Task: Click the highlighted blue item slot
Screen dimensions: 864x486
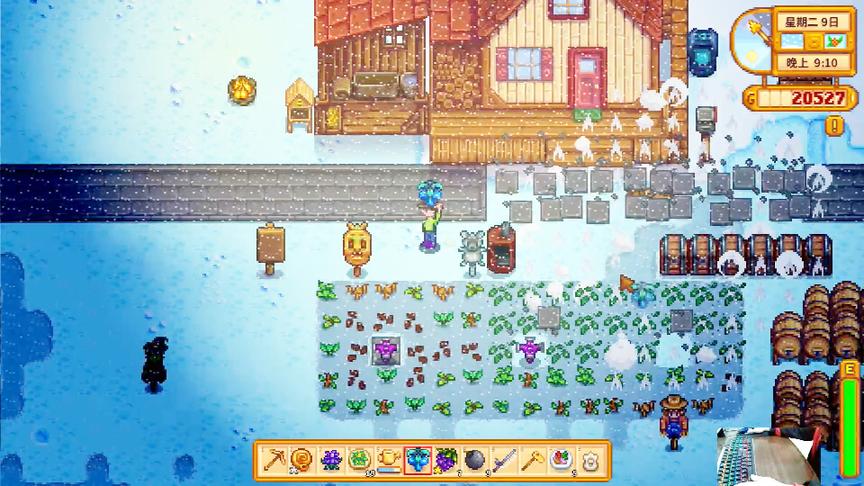Action: [x=417, y=459]
